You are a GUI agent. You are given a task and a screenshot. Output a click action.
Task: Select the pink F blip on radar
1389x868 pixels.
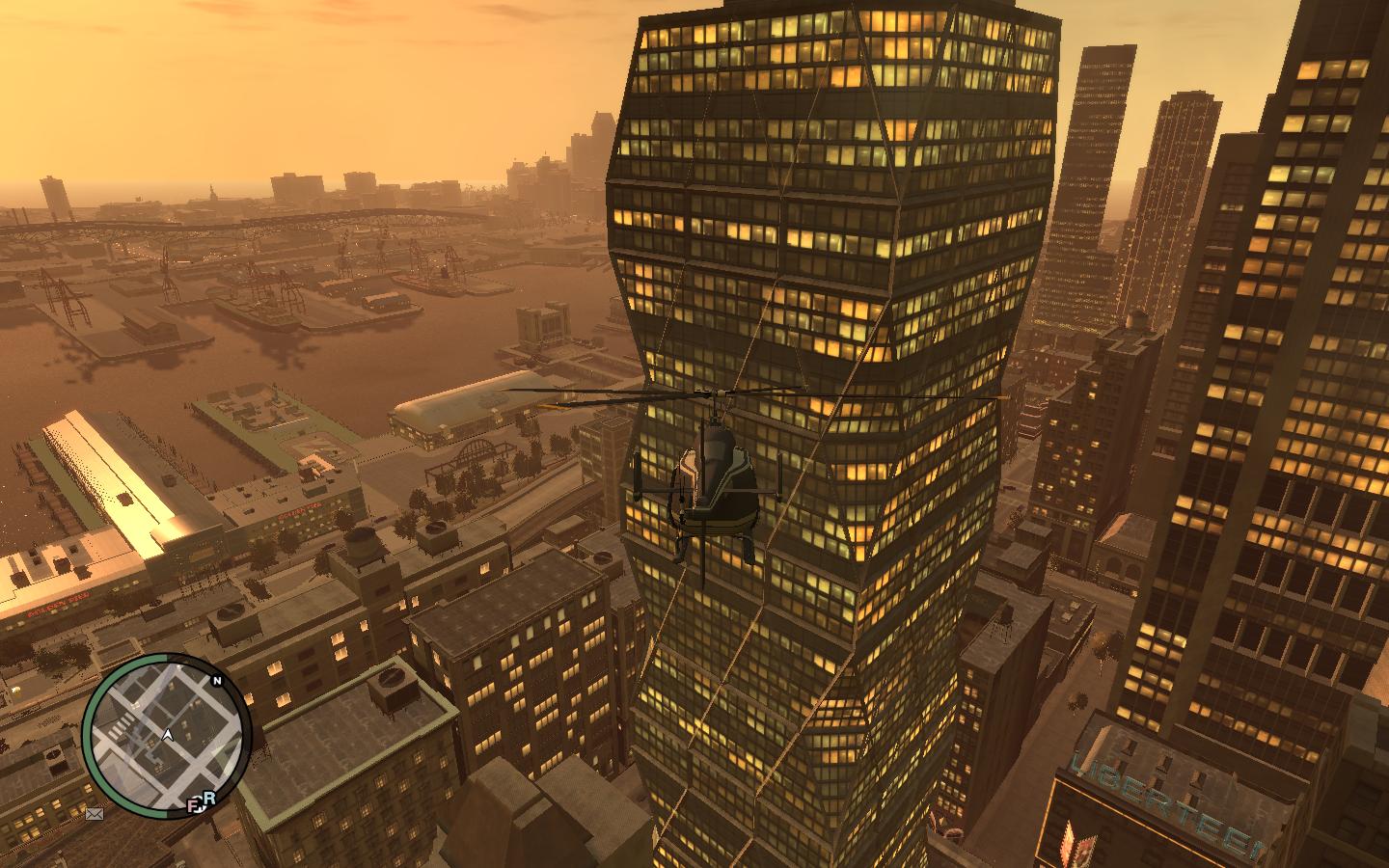[x=194, y=802]
